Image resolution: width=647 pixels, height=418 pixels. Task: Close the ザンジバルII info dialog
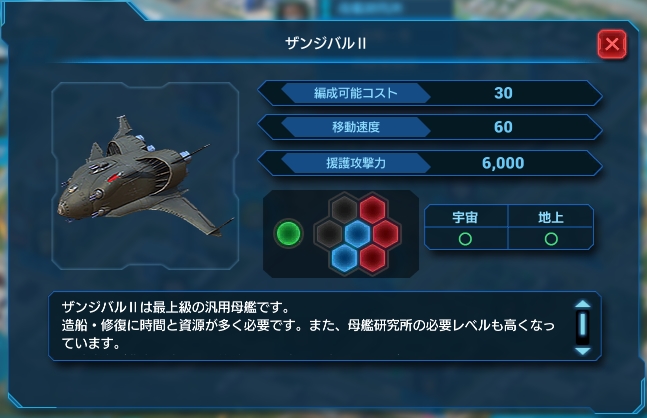611,44
